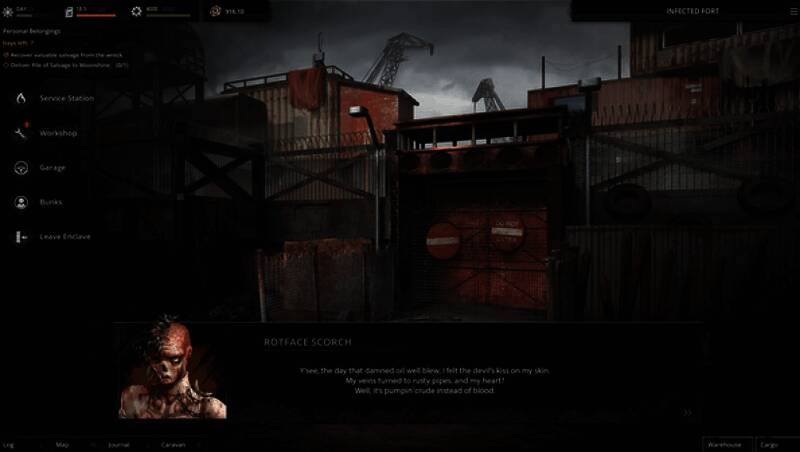Select the Personal Belongings quest tracker
Screen dimensions: 800x452
pos(32,32)
